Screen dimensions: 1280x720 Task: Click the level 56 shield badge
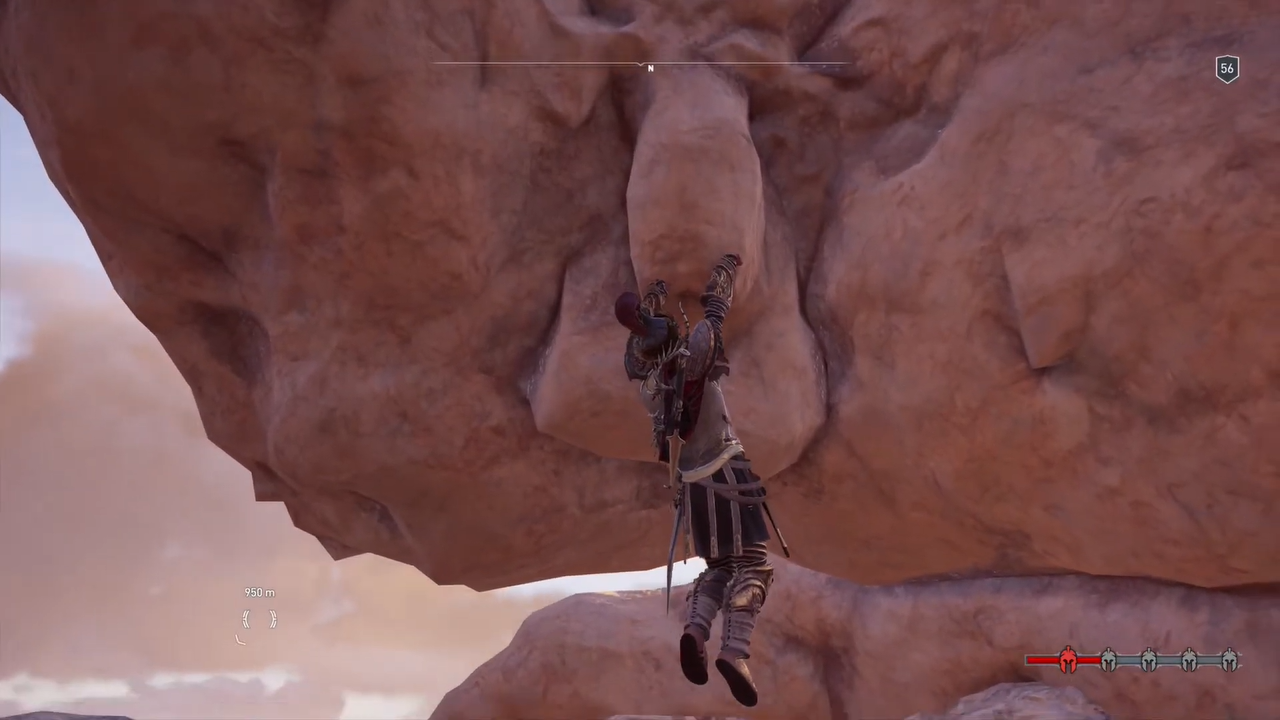click(1227, 69)
